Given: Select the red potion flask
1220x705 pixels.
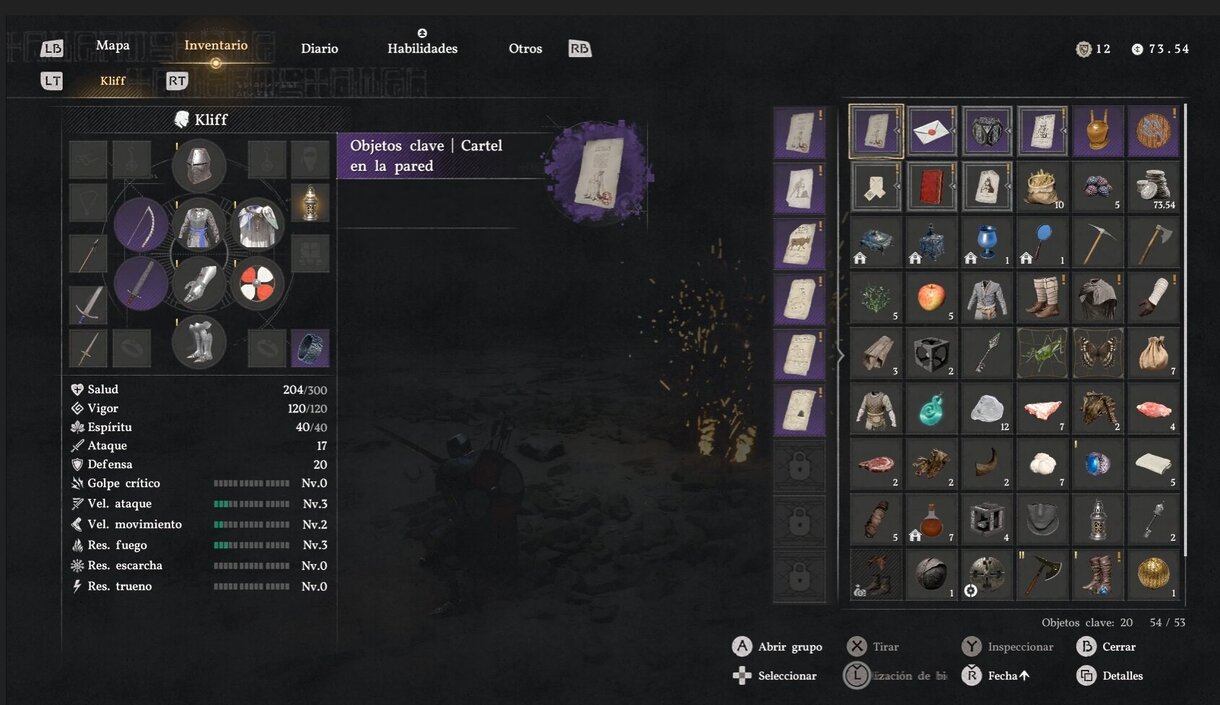Looking at the screenshot, I should [932, 518].
